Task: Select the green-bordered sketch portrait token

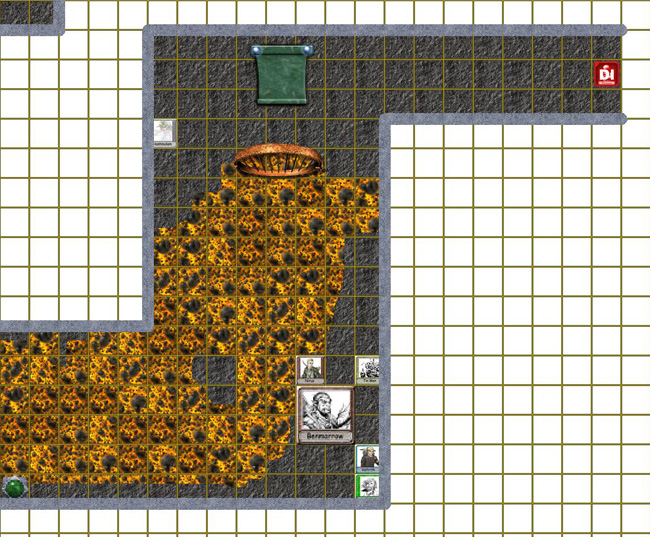Action: click(368, 487)
